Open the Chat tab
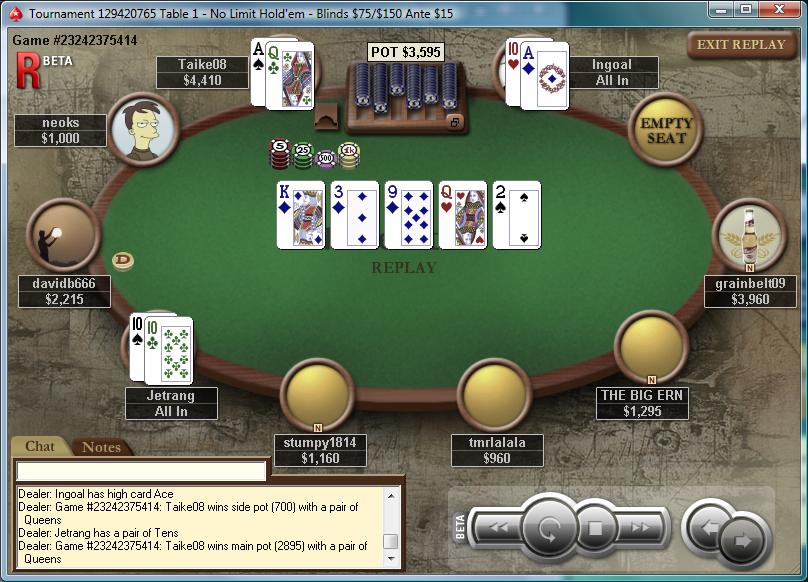 40,446
